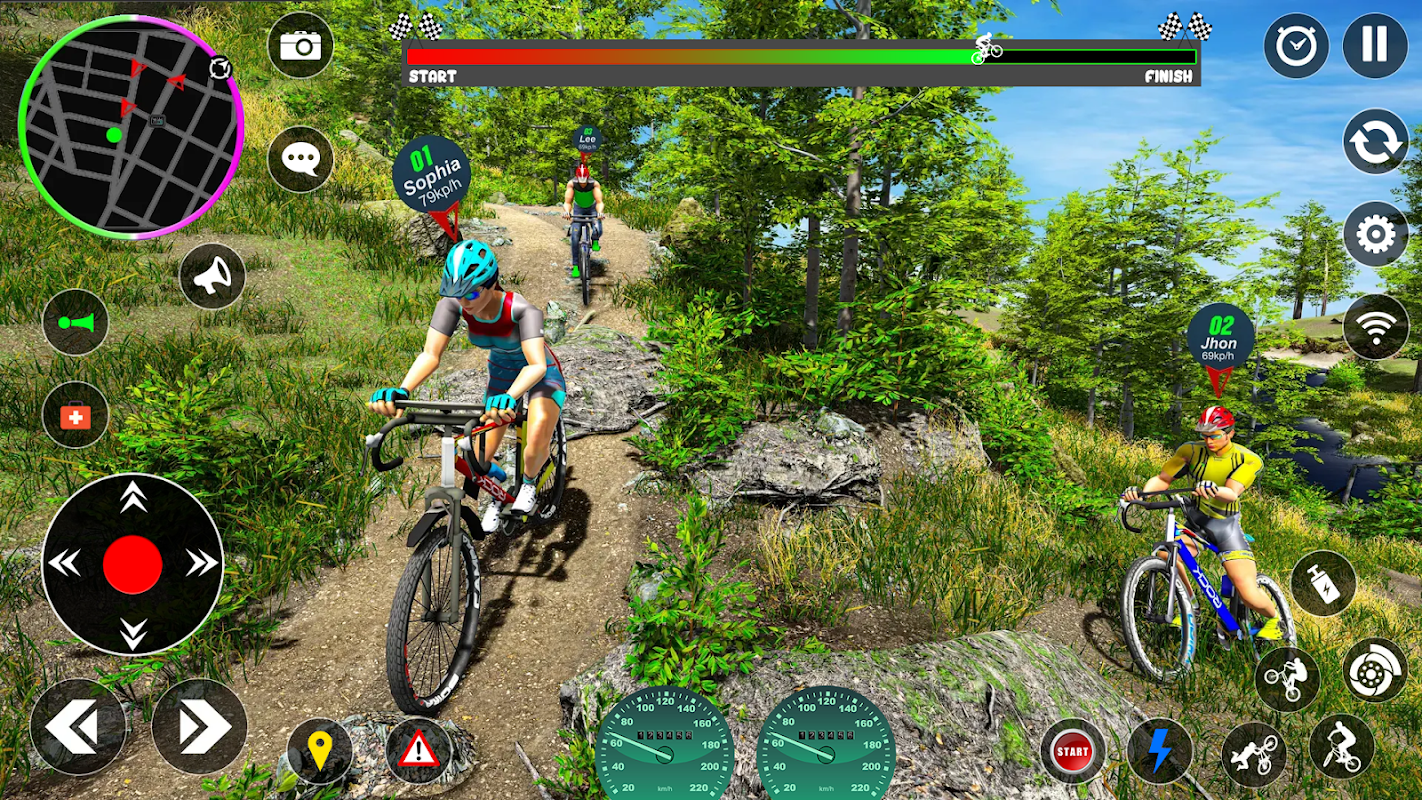Open the gear settings

coord(1375,235)
